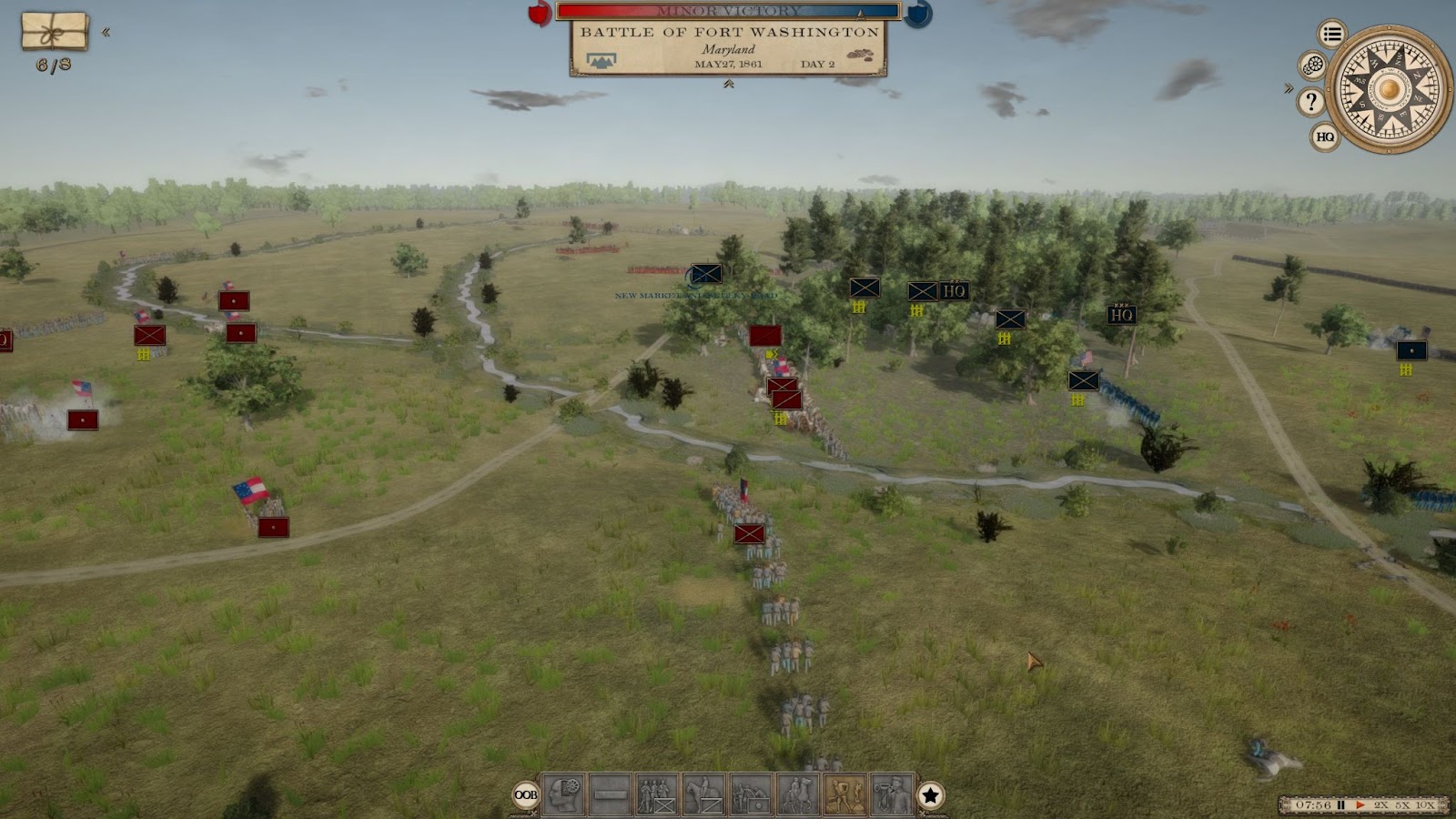Set game speed to 10X

tap(1425, 805)
